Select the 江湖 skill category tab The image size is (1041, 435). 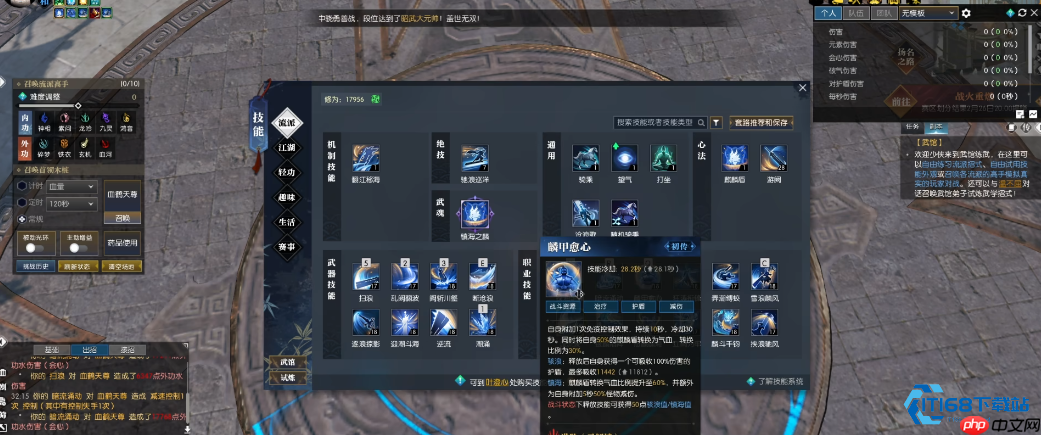point(287,146)
